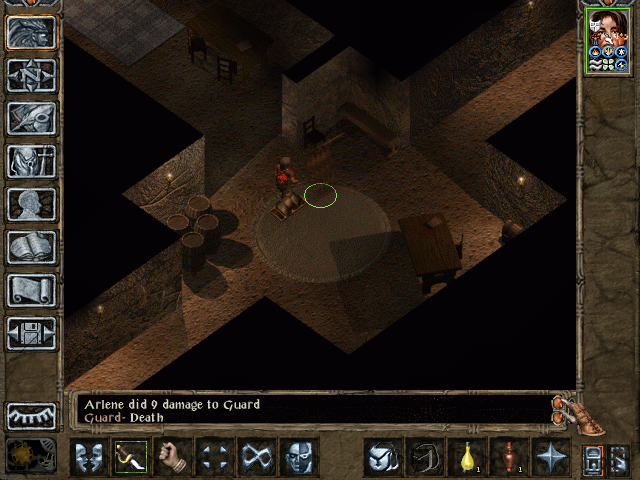
Task: Return to the game view button
Action: (x=32, y=33)
